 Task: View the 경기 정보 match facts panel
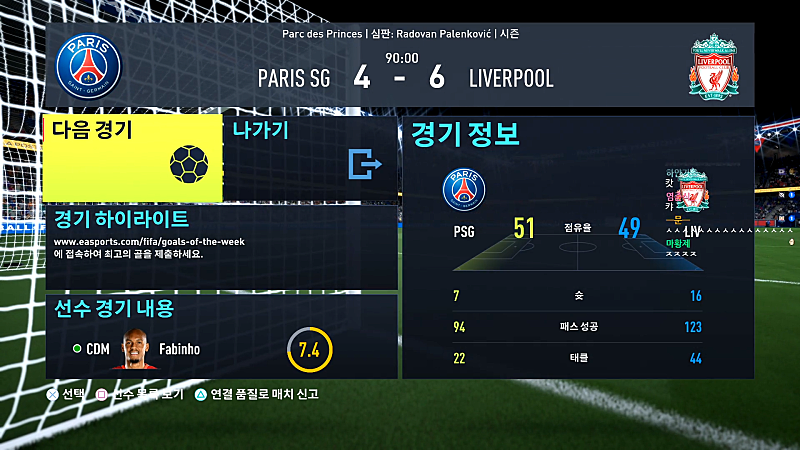577,248
